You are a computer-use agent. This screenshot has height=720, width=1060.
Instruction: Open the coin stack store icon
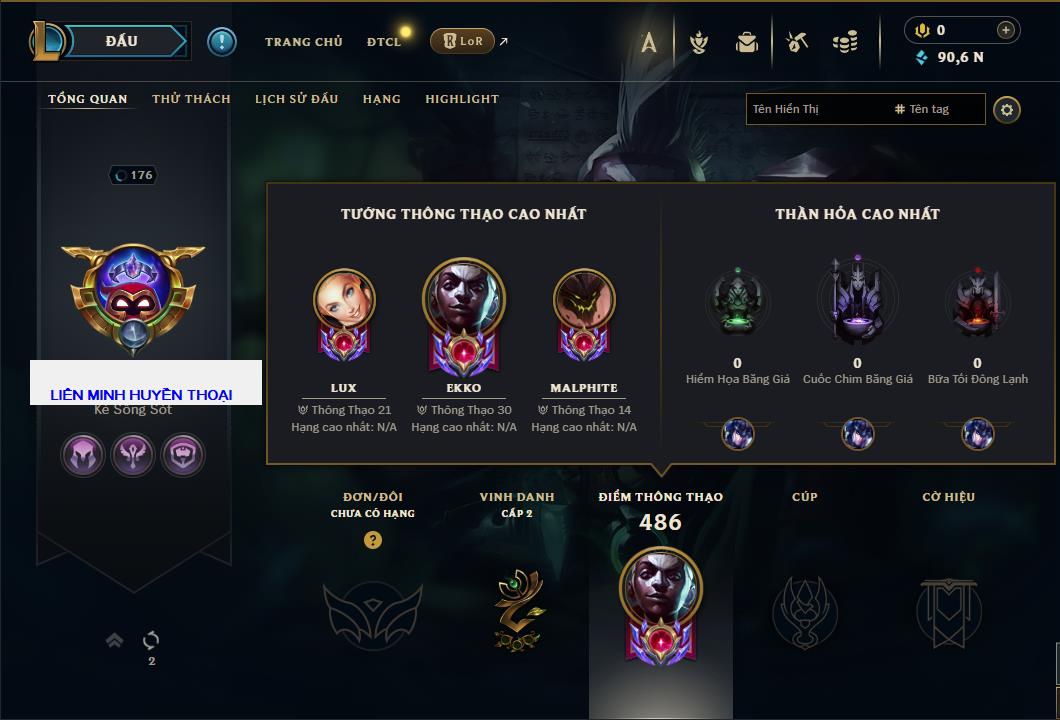845,42
